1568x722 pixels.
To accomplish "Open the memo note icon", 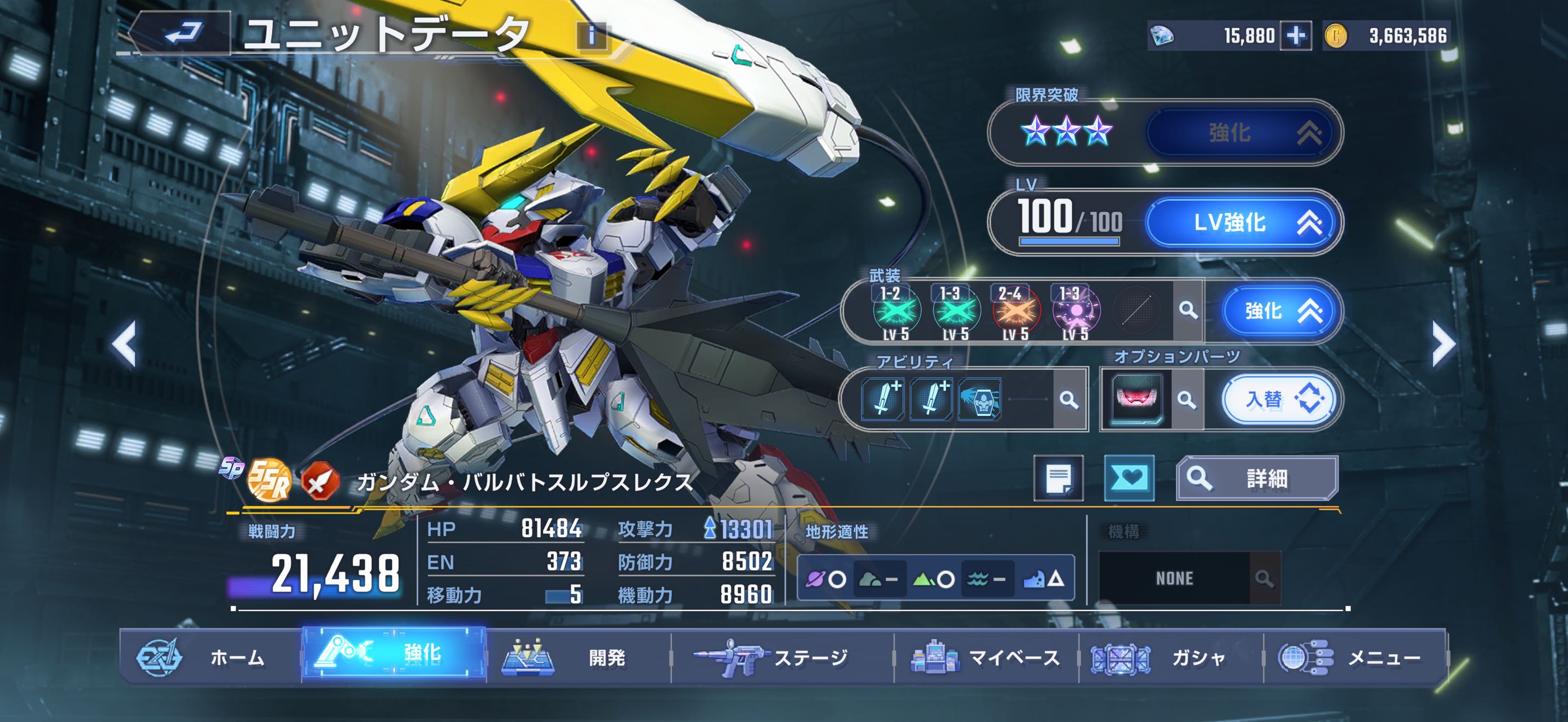I will pos(1058,479).
